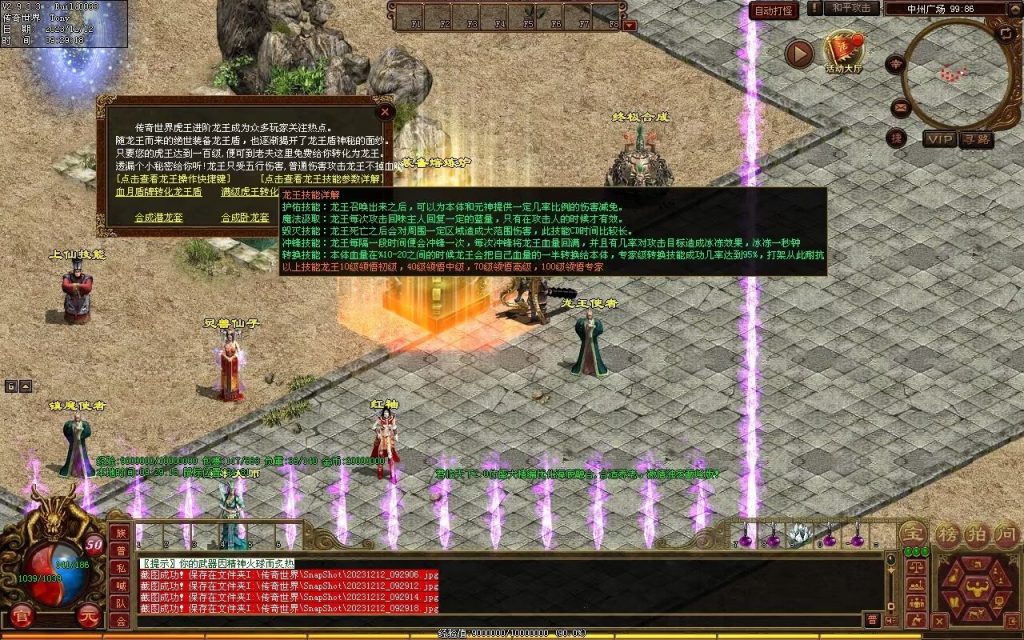1024x640 pixels.
Task: Activate the 寻路 pathfinding button
Action: 976,139
